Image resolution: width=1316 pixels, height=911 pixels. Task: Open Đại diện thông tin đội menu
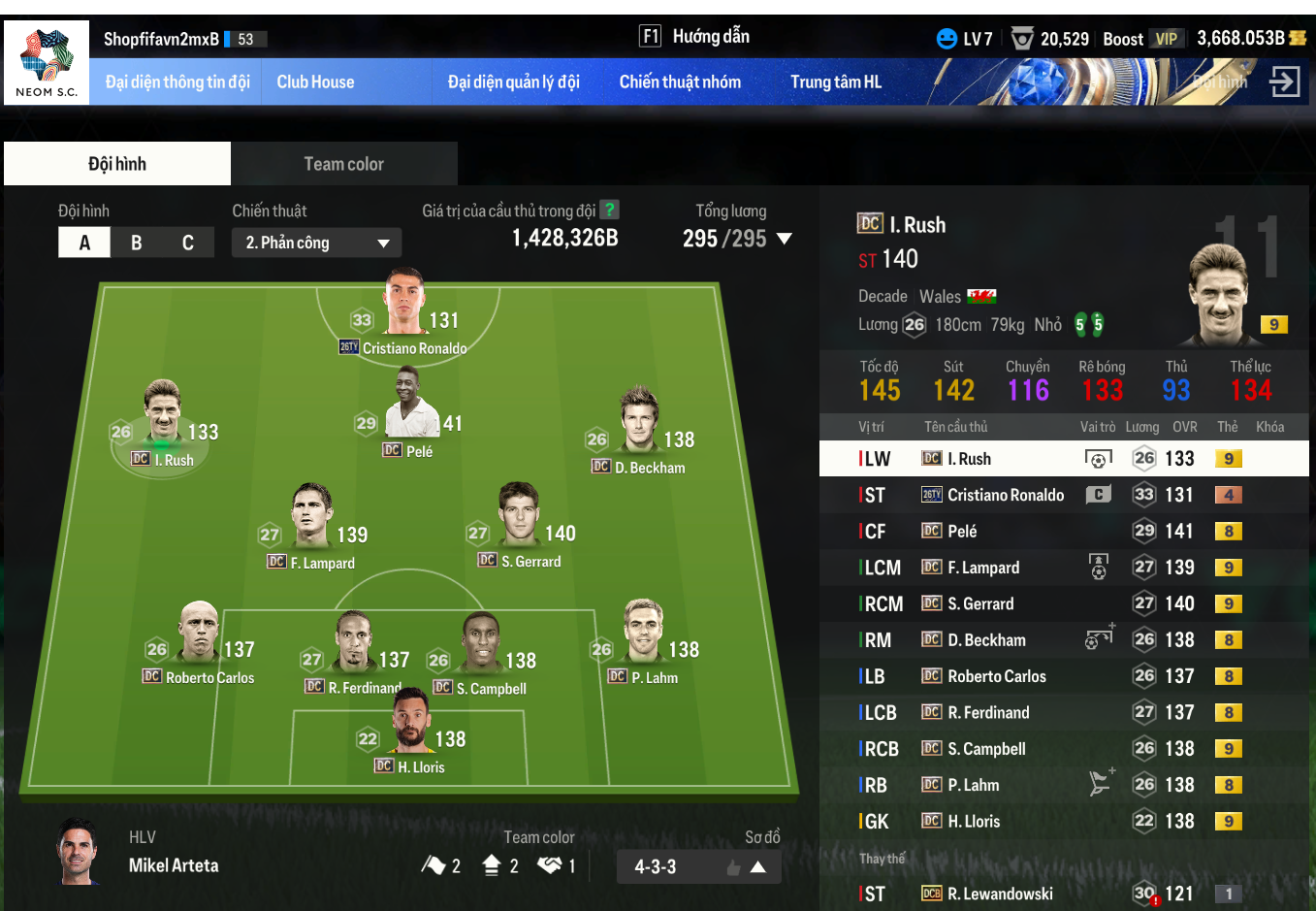[177, 82]
